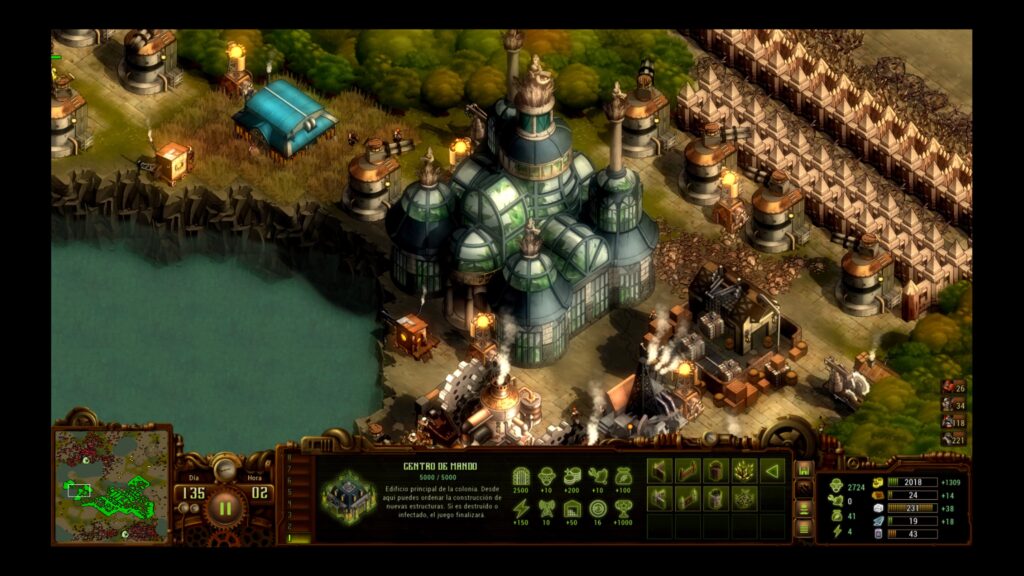Image resolution: width=1024 pixels, height=576 pixels.
Task: Select the stone wall build icon
Action: coord(659,498)
